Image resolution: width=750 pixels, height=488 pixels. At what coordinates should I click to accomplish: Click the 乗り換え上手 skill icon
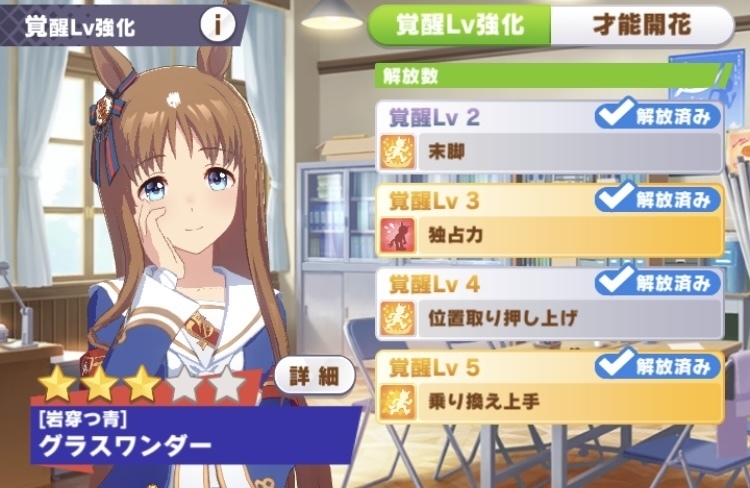coord(398,403)
